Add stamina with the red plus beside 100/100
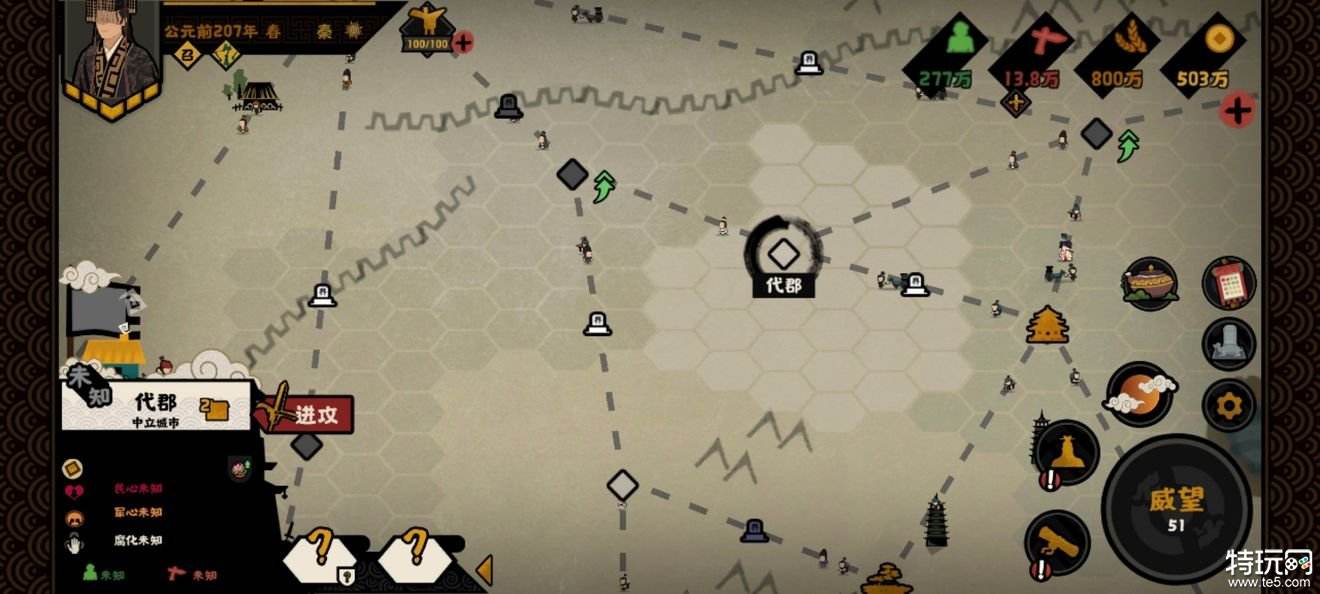The height and width of the screenshot is (594, 1320). [x=463, y=42]
